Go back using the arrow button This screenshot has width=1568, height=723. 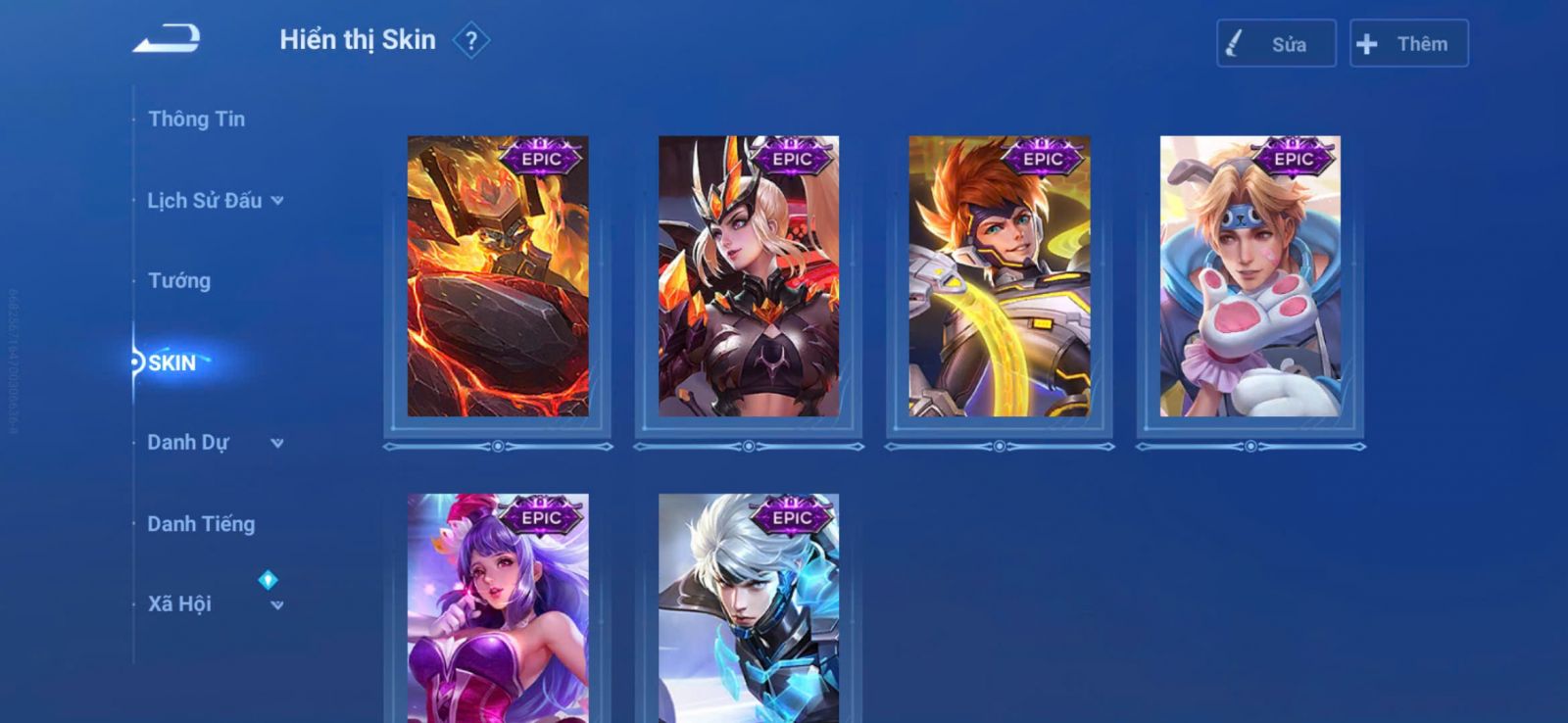pos(167,39)
